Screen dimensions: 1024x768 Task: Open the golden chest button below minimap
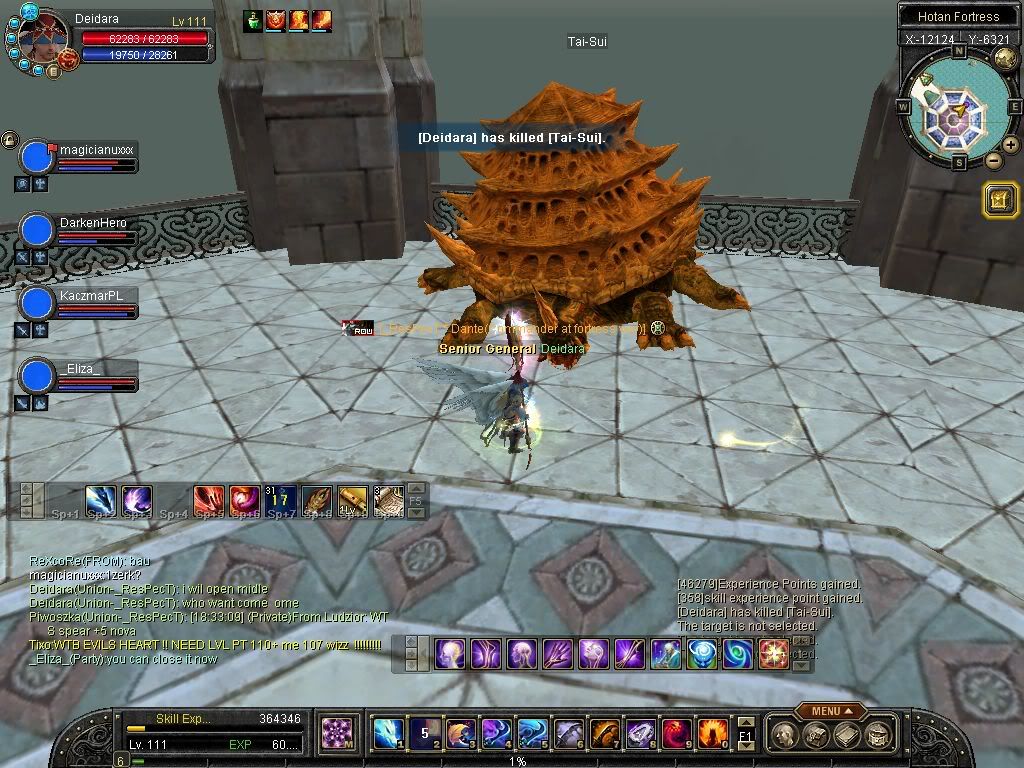pyautogui.click(x=1000, y=201)
